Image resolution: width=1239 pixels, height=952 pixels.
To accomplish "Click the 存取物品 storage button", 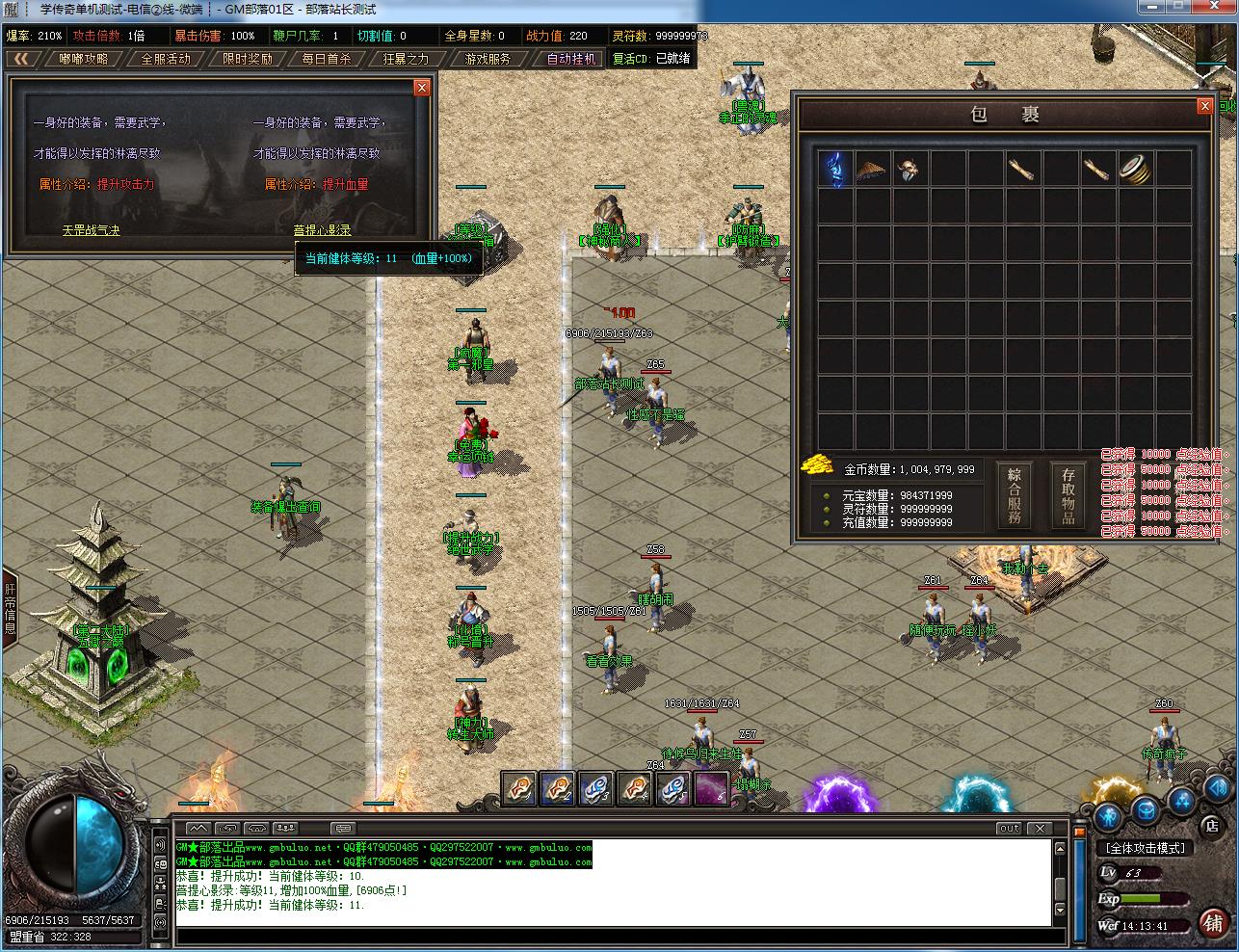I will click(x=1068, y=495).
